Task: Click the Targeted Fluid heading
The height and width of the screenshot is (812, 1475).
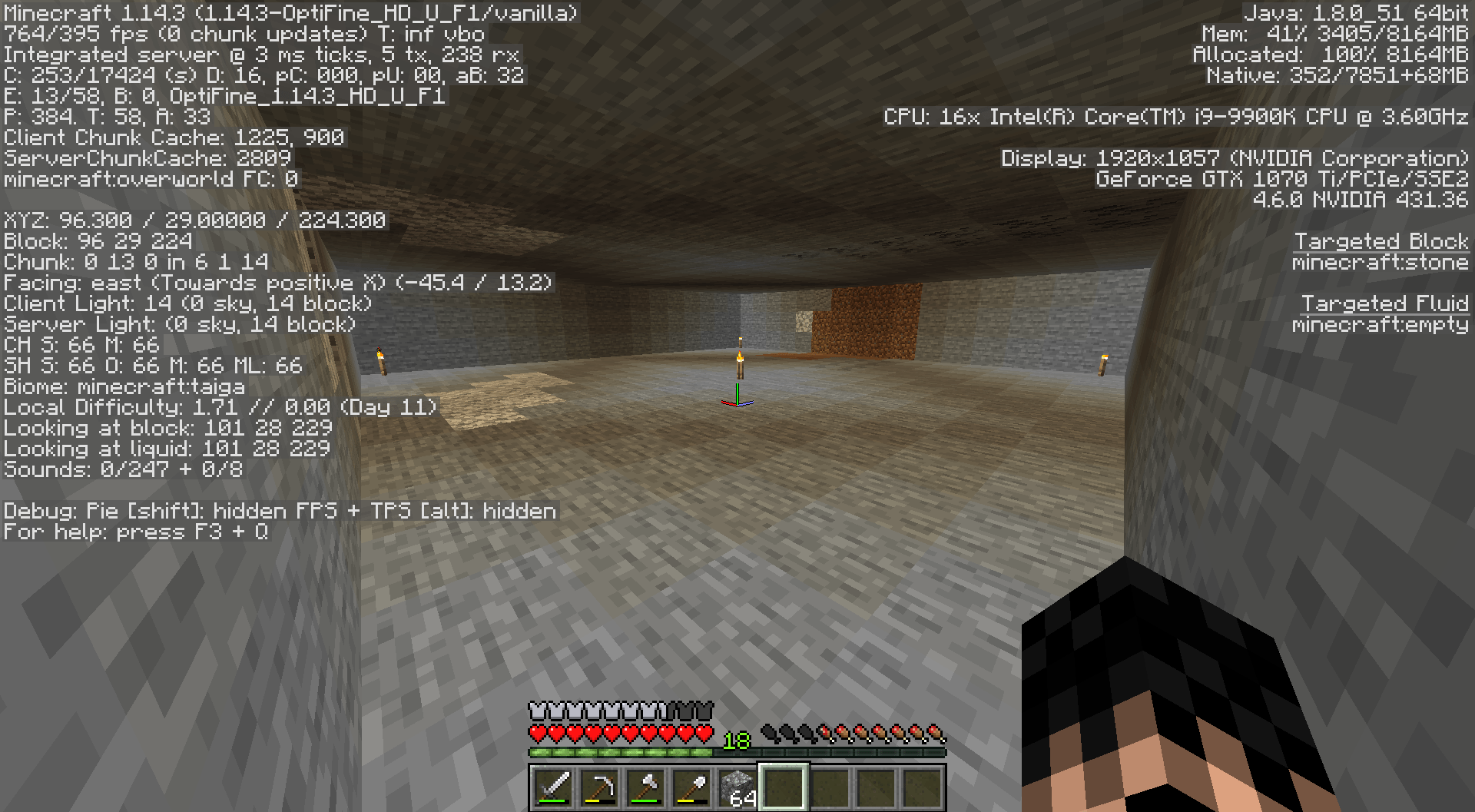Action: pos(1384,303)
